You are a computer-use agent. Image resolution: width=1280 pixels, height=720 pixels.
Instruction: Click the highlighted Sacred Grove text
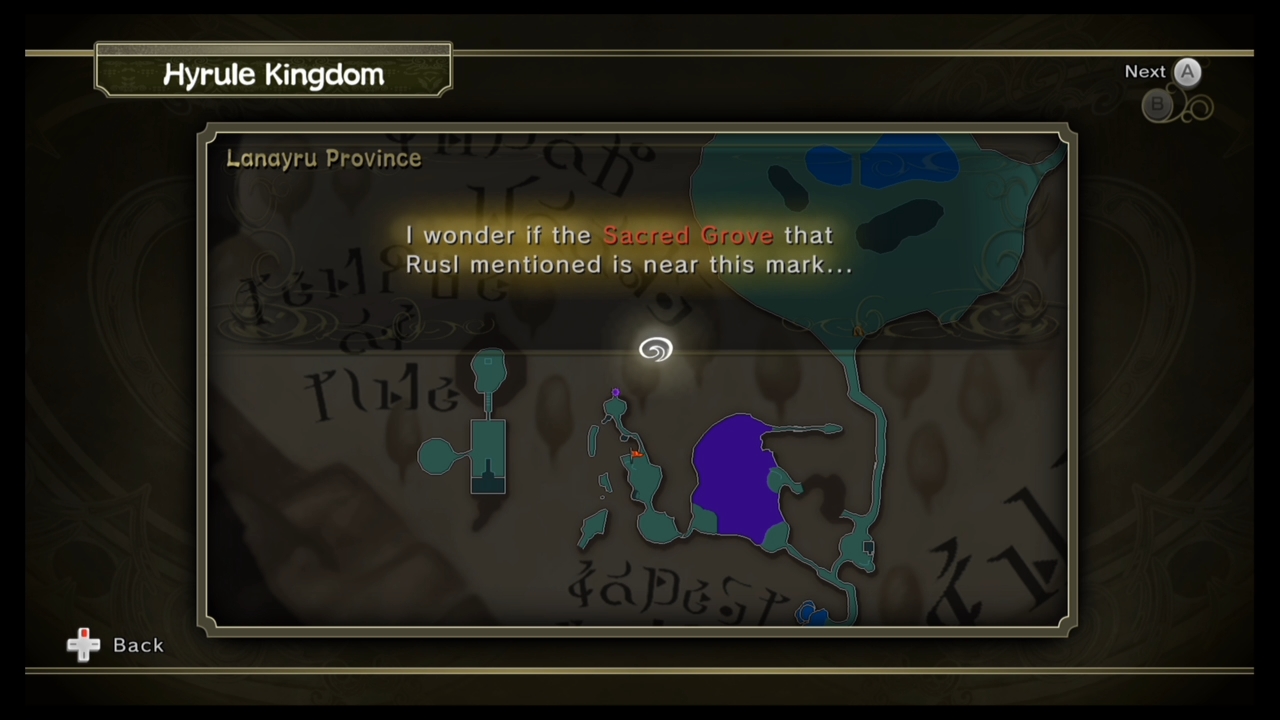point(688,235)
